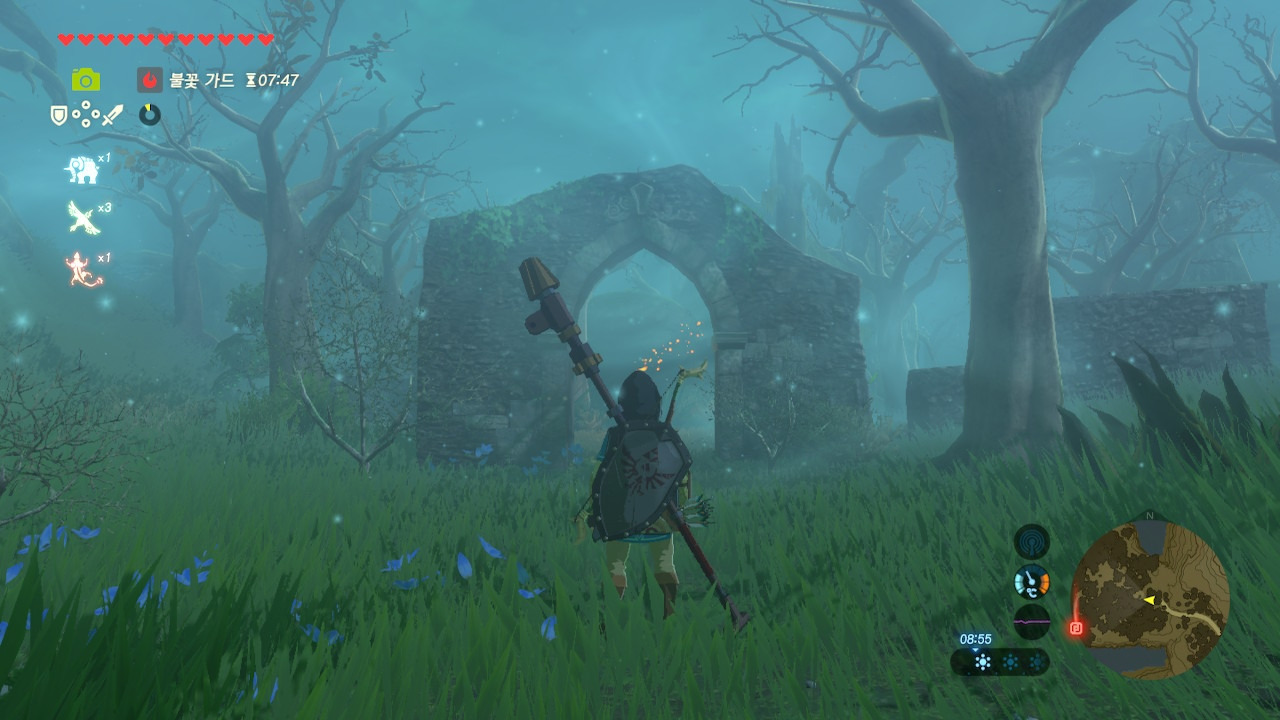The width and height of the screenshot is (1280, 720).
Task: Click the current sunny weather forecast icon
Action: [983, 661]
